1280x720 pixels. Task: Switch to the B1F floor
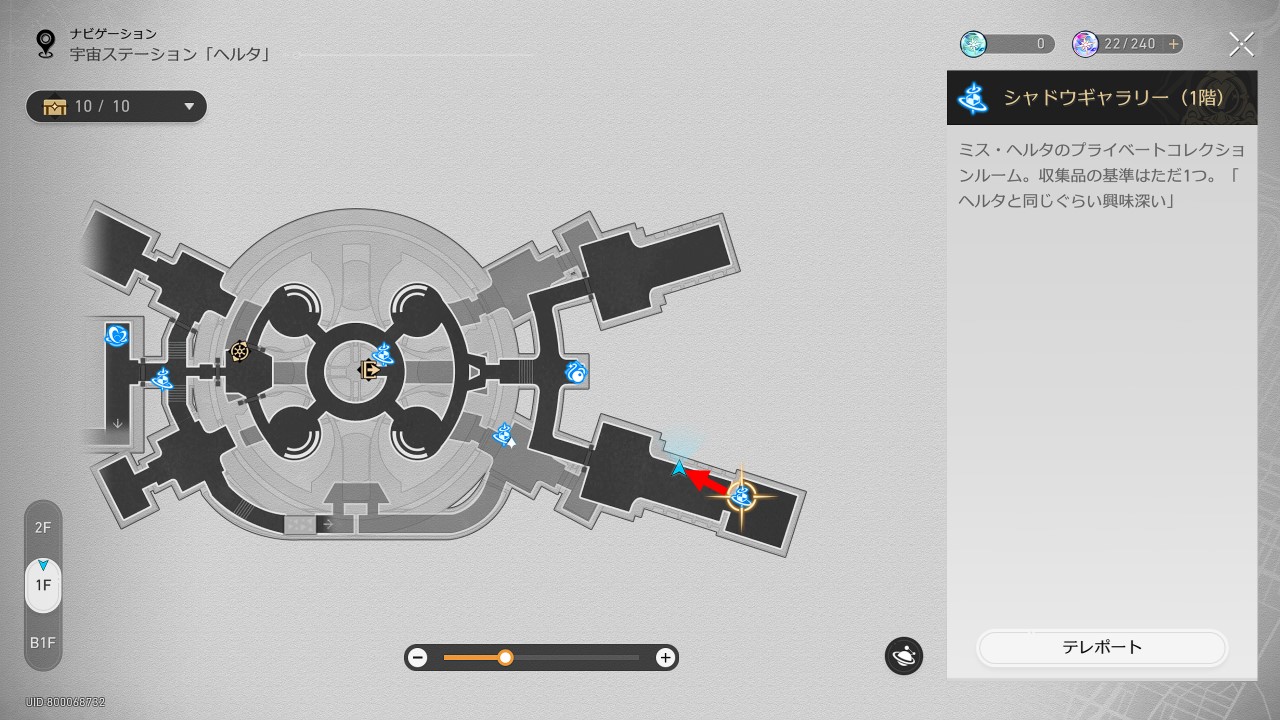coord(43,643)
